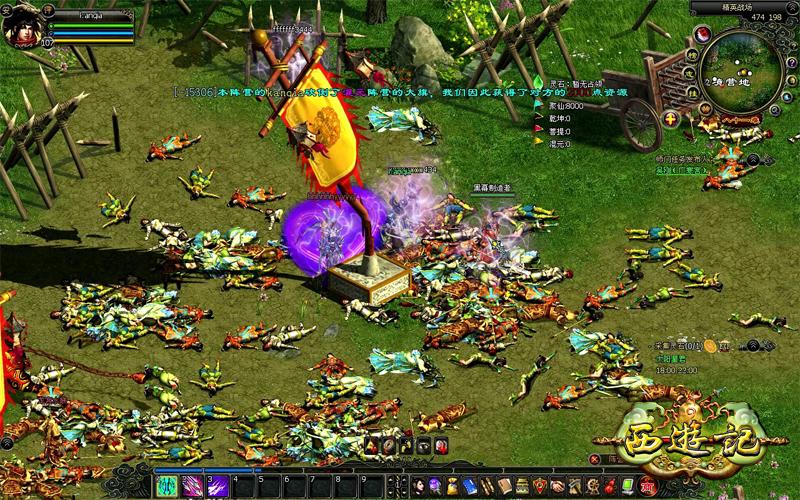This screenshot has height=500, width=800.
Task: Open the blue book menu icon
Action: (x=470, y=486)
